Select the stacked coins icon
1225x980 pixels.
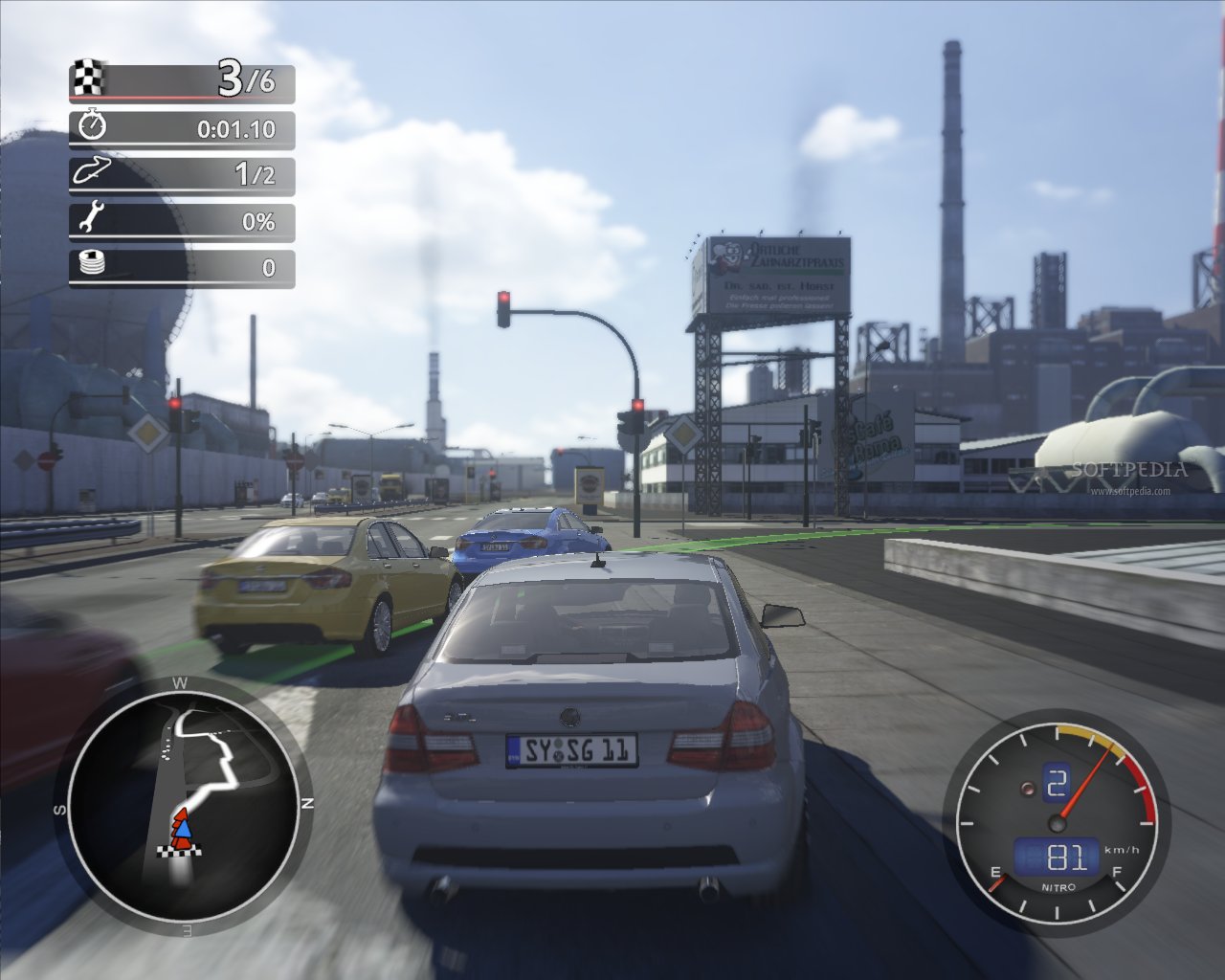(x=93, y=266)
